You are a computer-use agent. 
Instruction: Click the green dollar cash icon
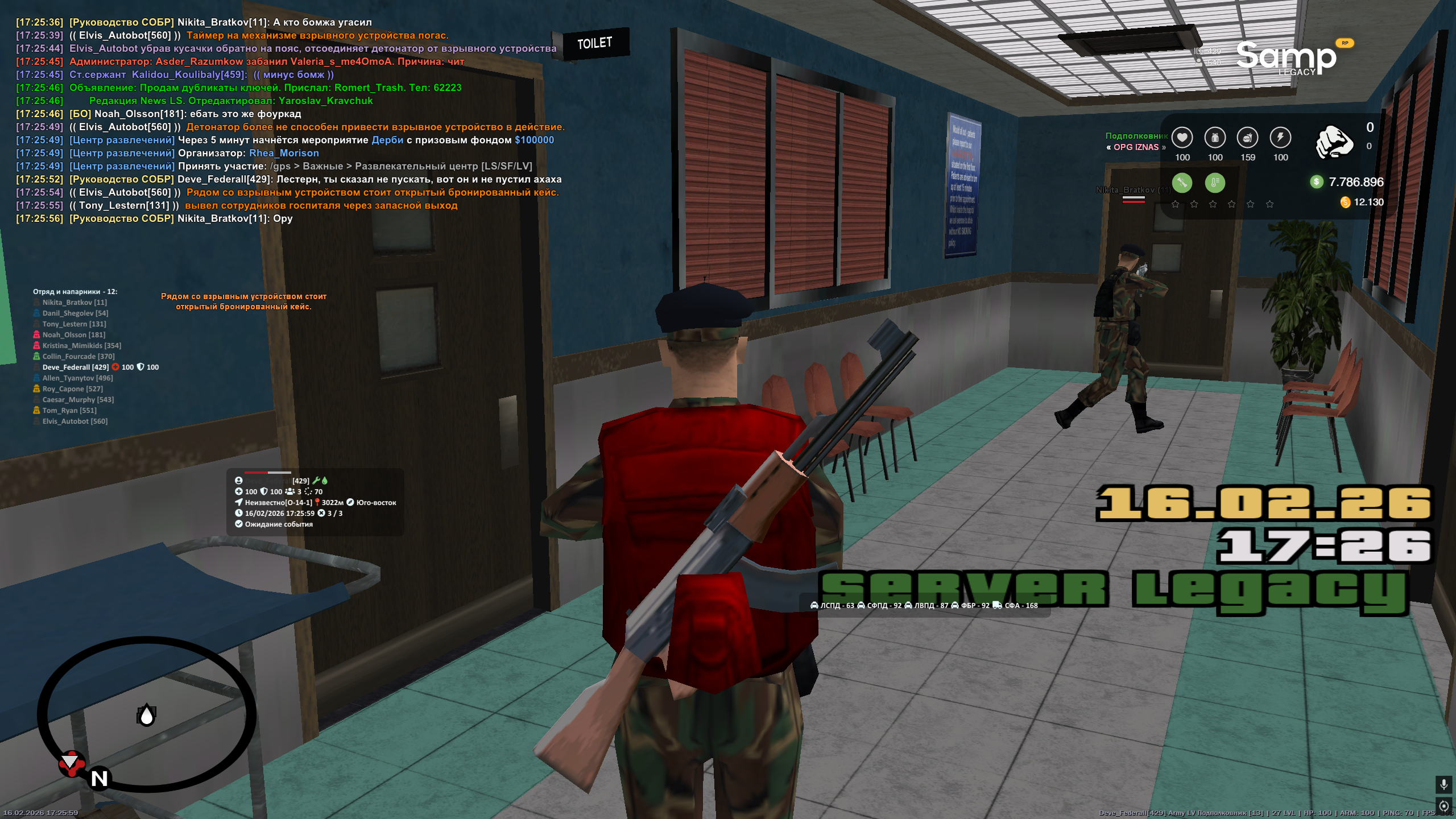point(1316,181)
